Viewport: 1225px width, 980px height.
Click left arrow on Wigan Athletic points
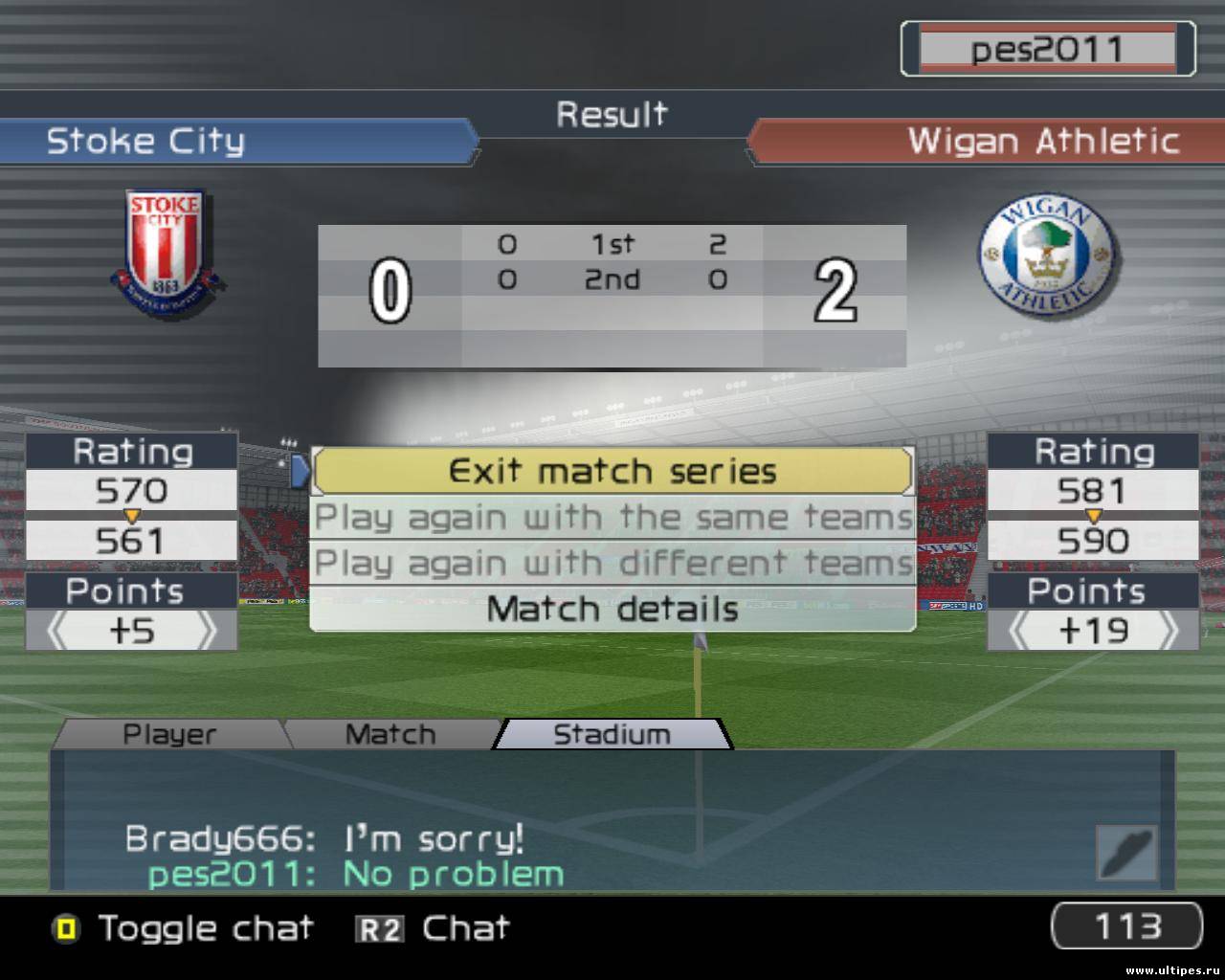[x=1019, y=632]
